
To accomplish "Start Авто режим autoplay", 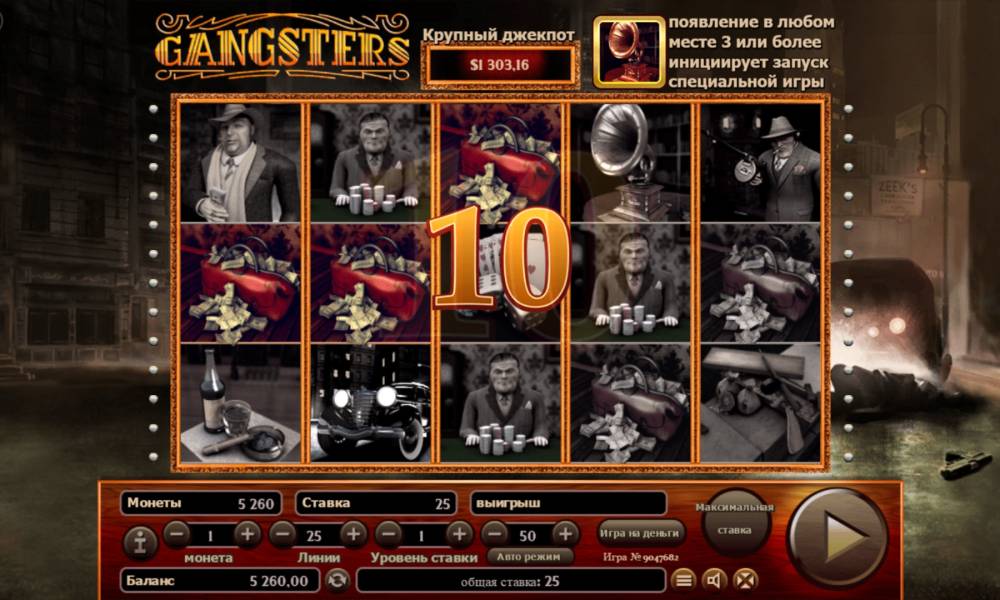I will pos(530,556).
